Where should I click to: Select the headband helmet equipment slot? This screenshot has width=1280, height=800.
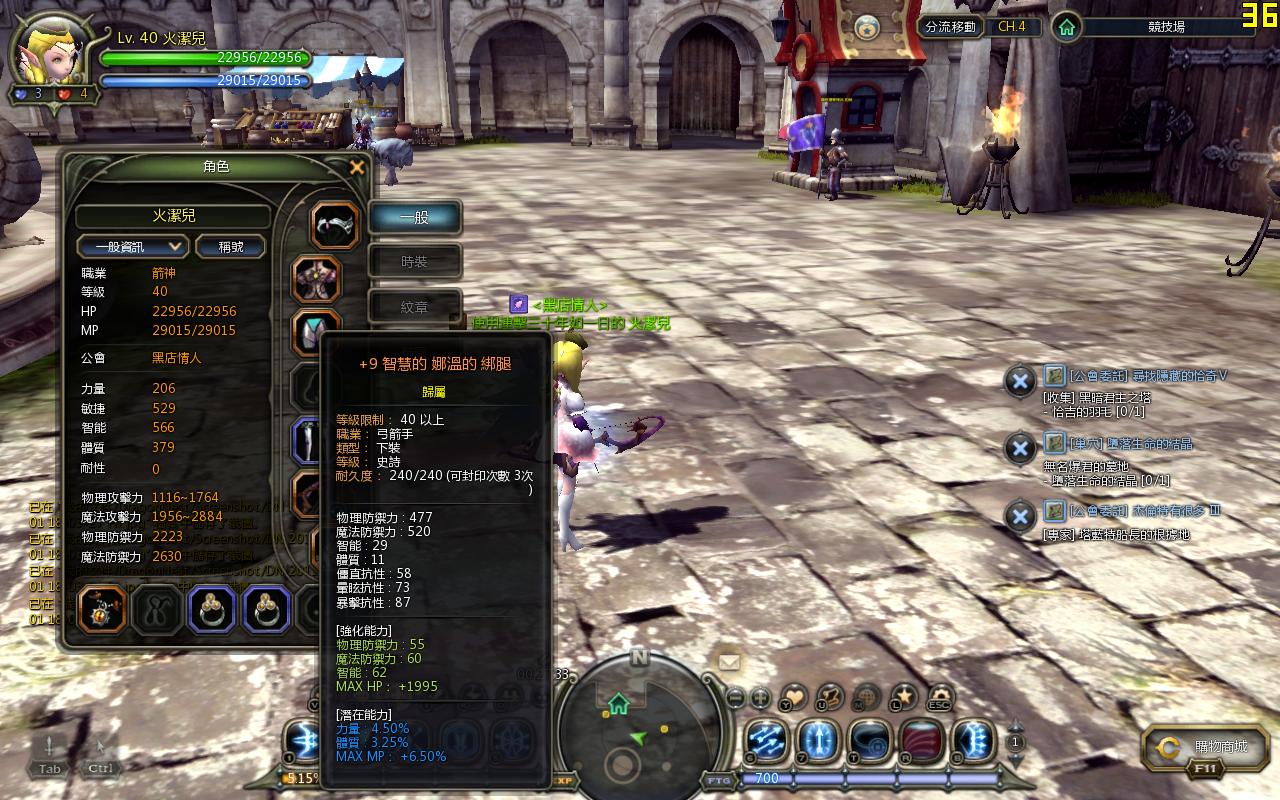[x=335, y=225]
